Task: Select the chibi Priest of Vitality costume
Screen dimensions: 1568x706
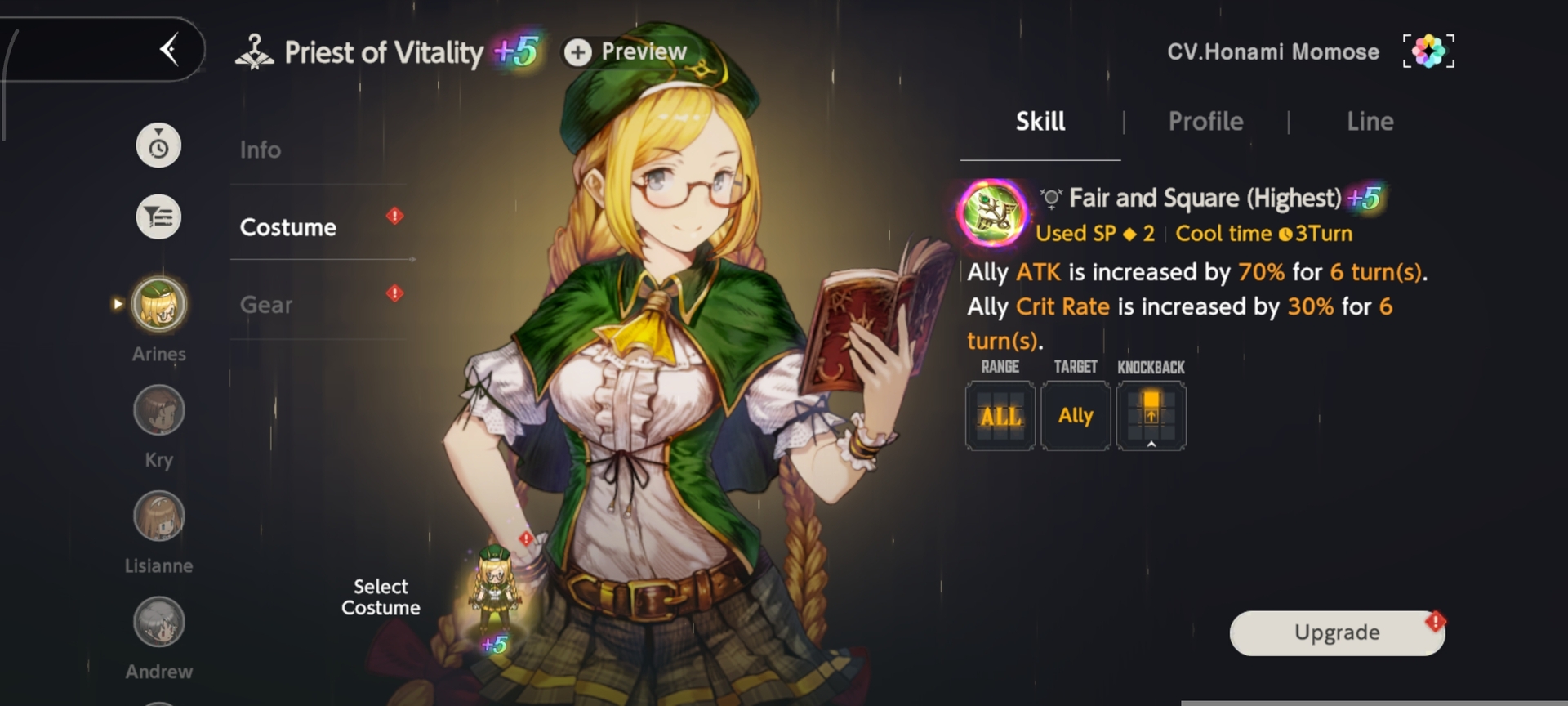Action: coord(495,588)
